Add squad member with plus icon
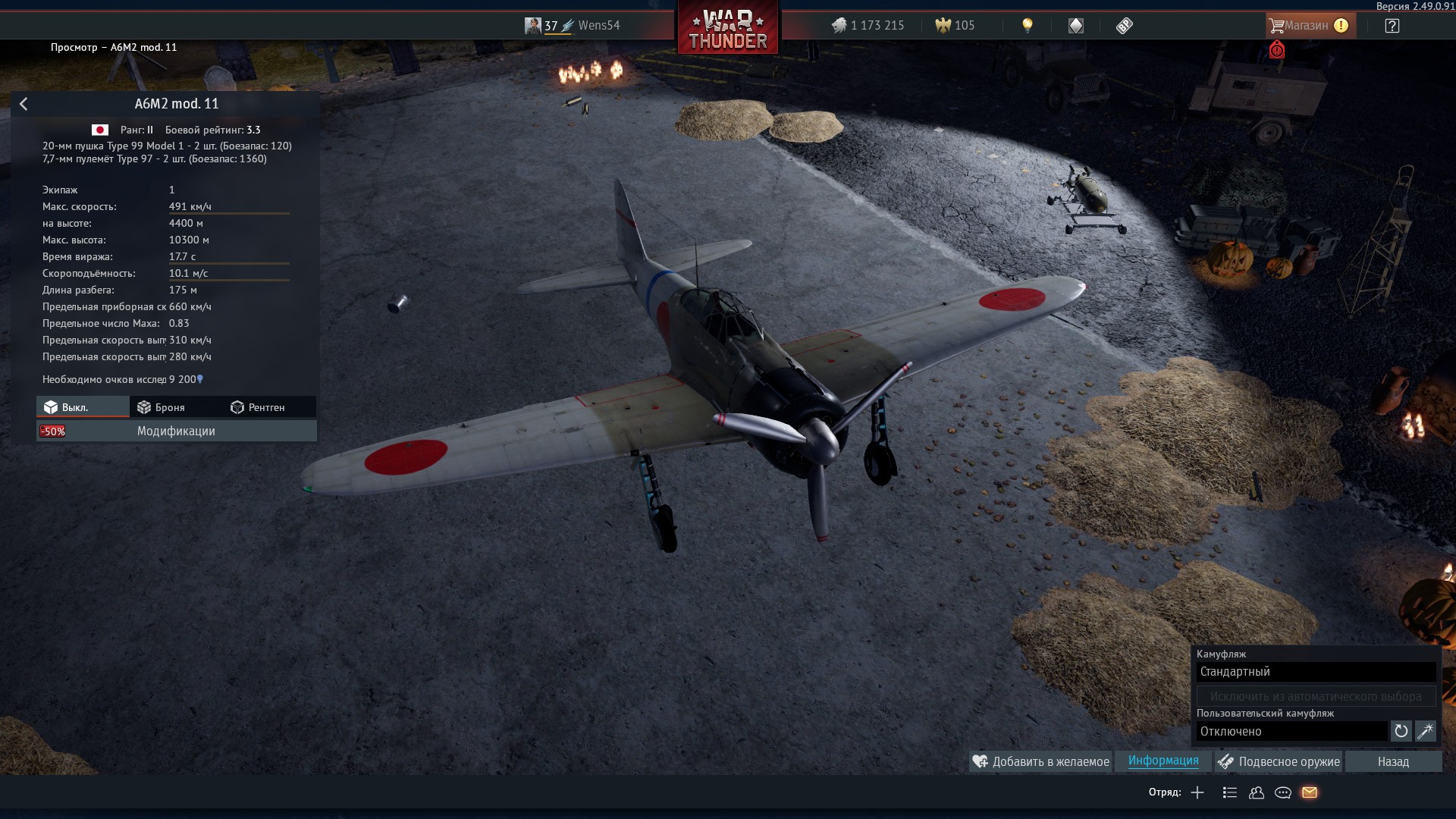1456x819 pixels. click(x=1197, y=792)
